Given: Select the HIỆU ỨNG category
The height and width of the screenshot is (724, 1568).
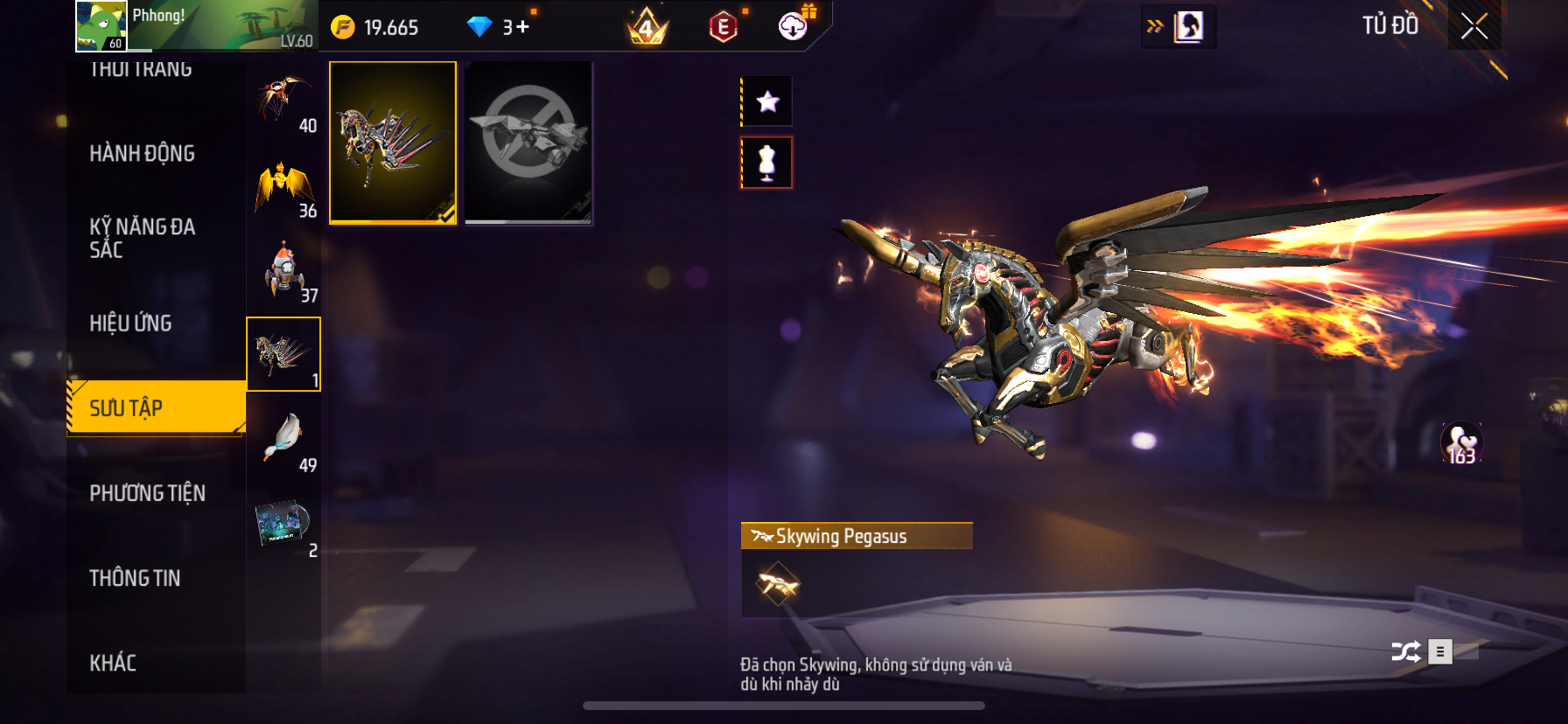Looking at the screenshot, I should (x=130, y=324).
